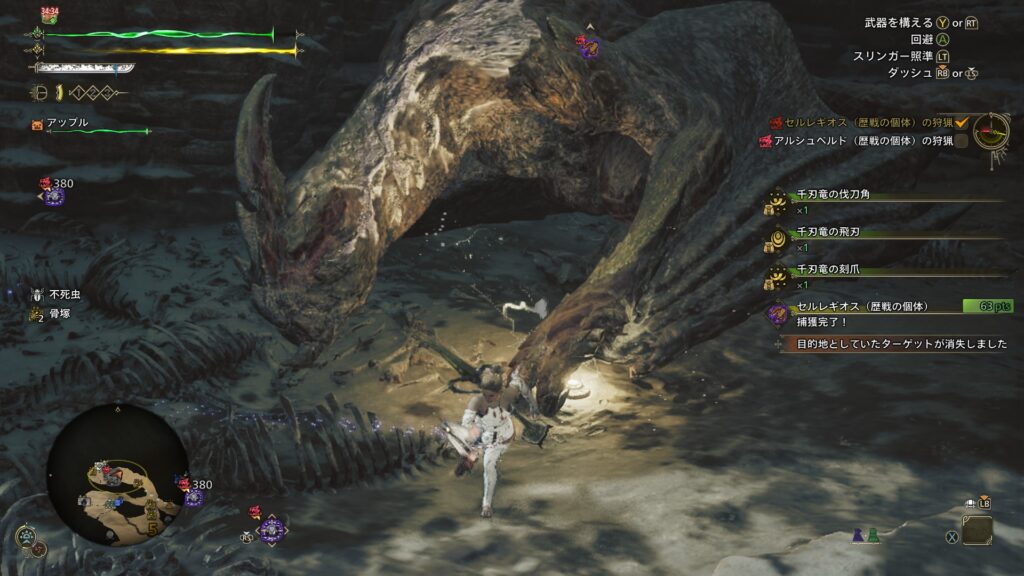
Task: Select the アルシュベルド hunt objective row
Action: tap(858, 141)
